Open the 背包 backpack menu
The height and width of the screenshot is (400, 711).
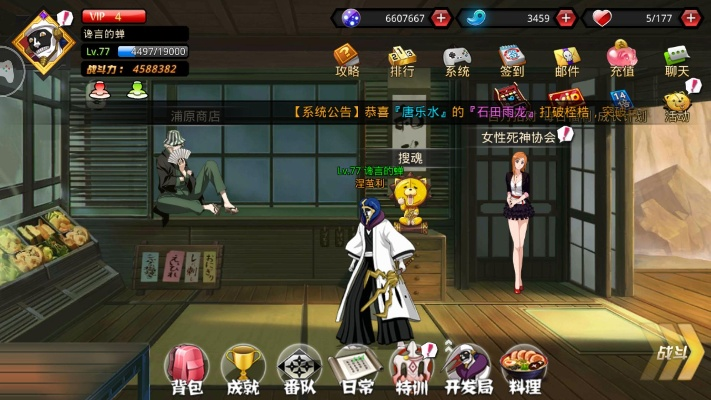(187, 367)
